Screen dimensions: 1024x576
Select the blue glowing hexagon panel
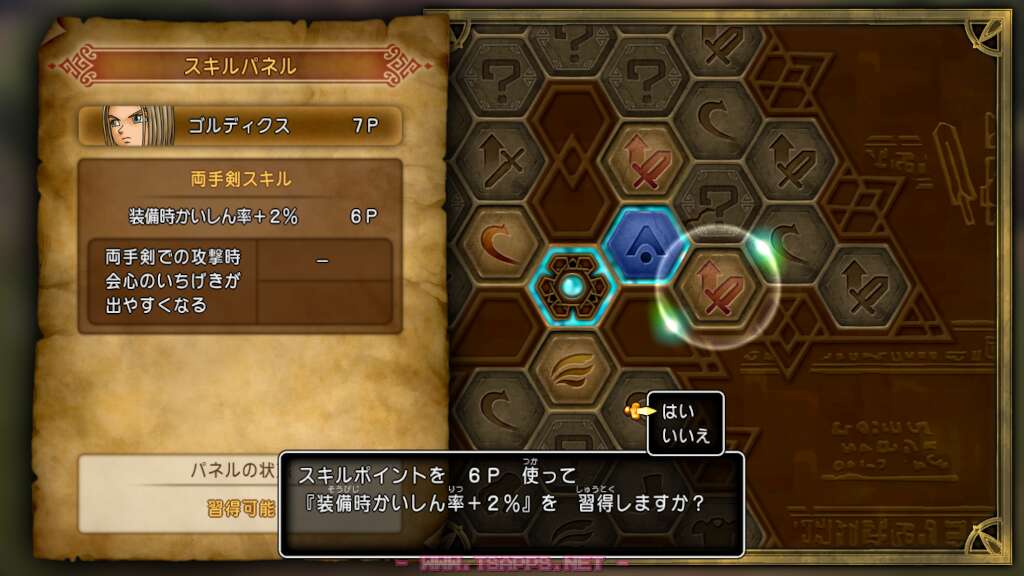pyautogui.click(x=646, y=243)
